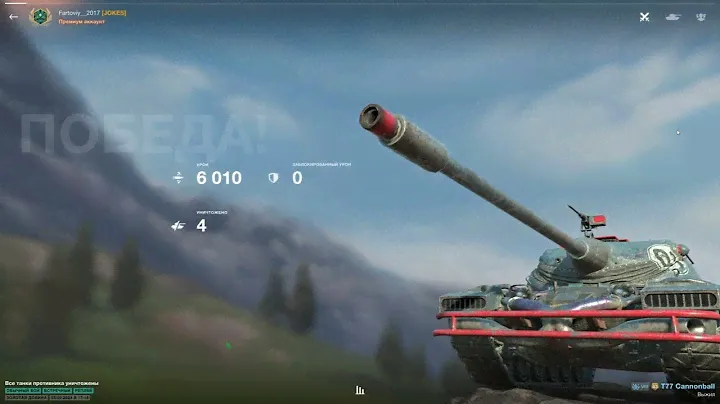This screenshot has height=404, width=720.
Task: Select the T77 Cannonball vehicle label
Action: 687,386
